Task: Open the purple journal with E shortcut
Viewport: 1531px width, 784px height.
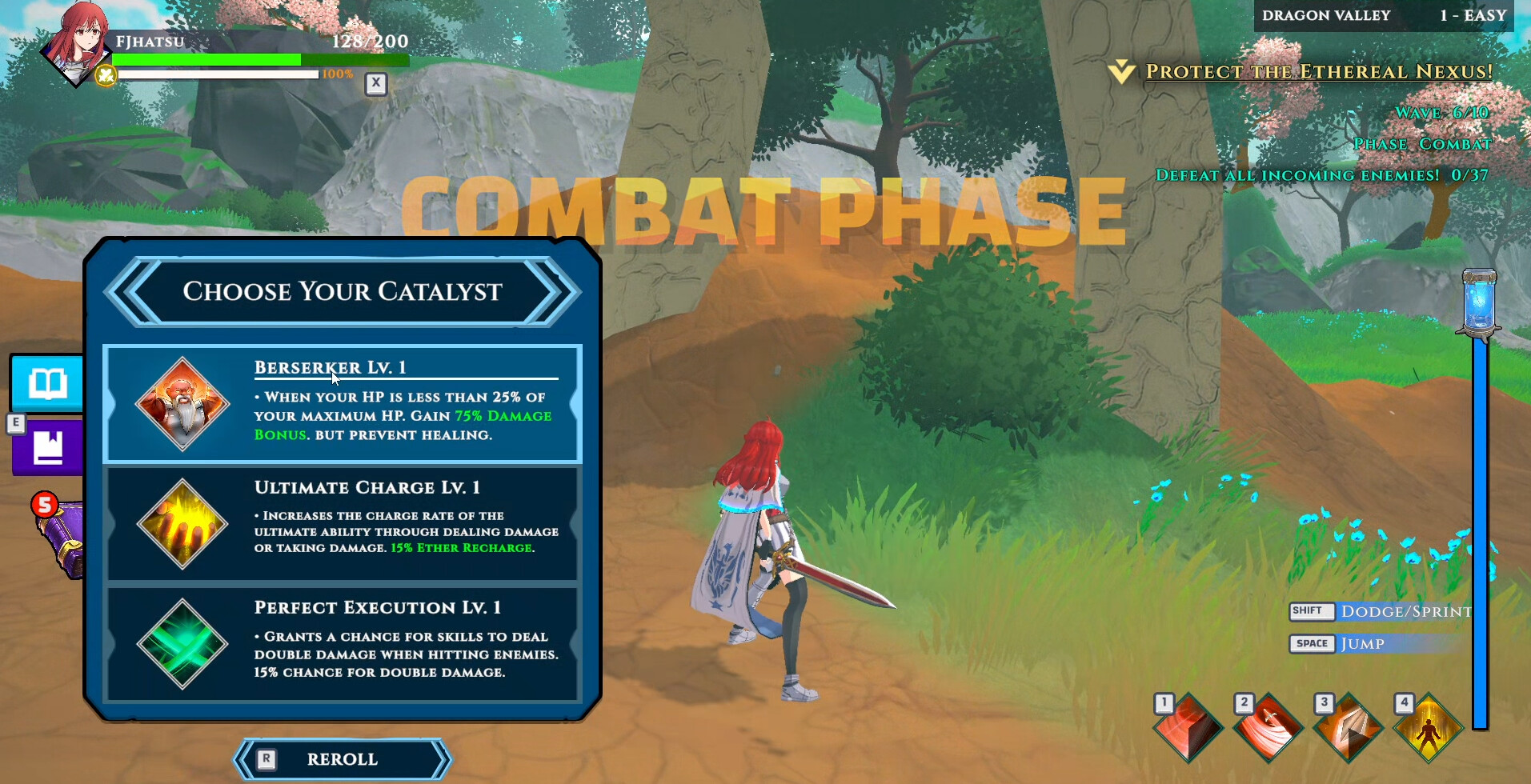Action: click(46, 448)
